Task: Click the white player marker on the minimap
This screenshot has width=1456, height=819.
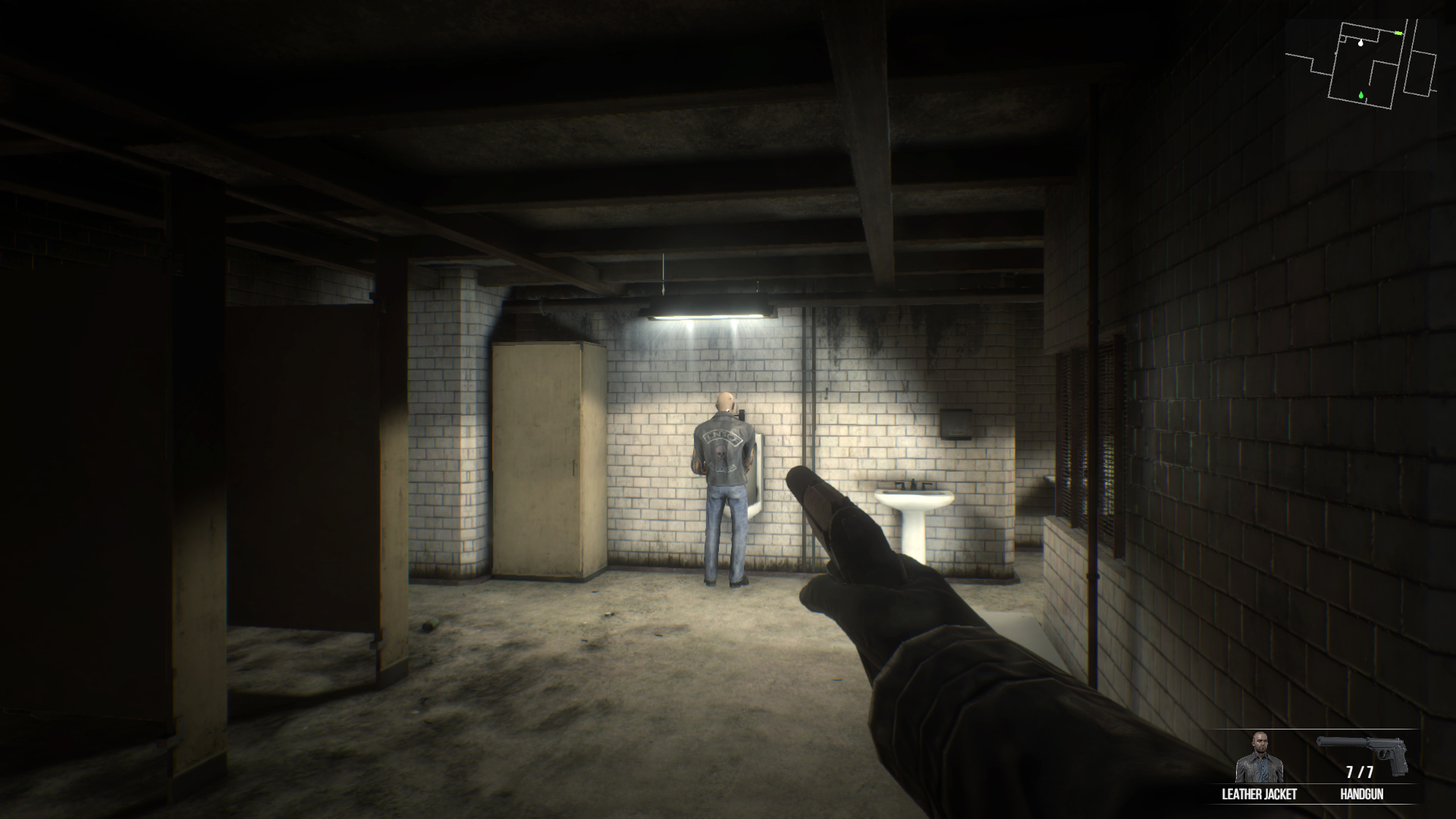Action: coord(1360,42)
